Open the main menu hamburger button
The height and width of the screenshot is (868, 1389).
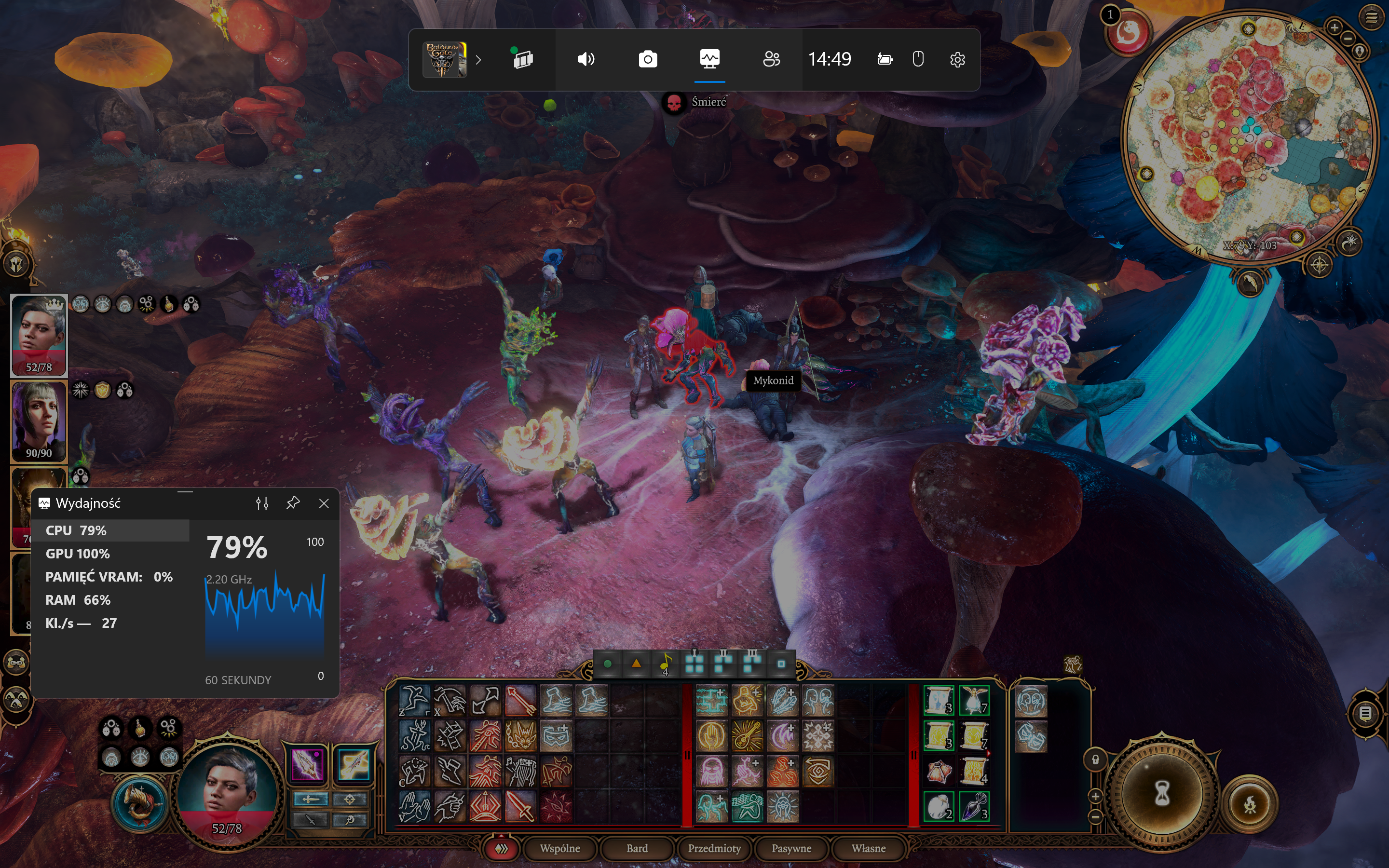[1371, 17]
